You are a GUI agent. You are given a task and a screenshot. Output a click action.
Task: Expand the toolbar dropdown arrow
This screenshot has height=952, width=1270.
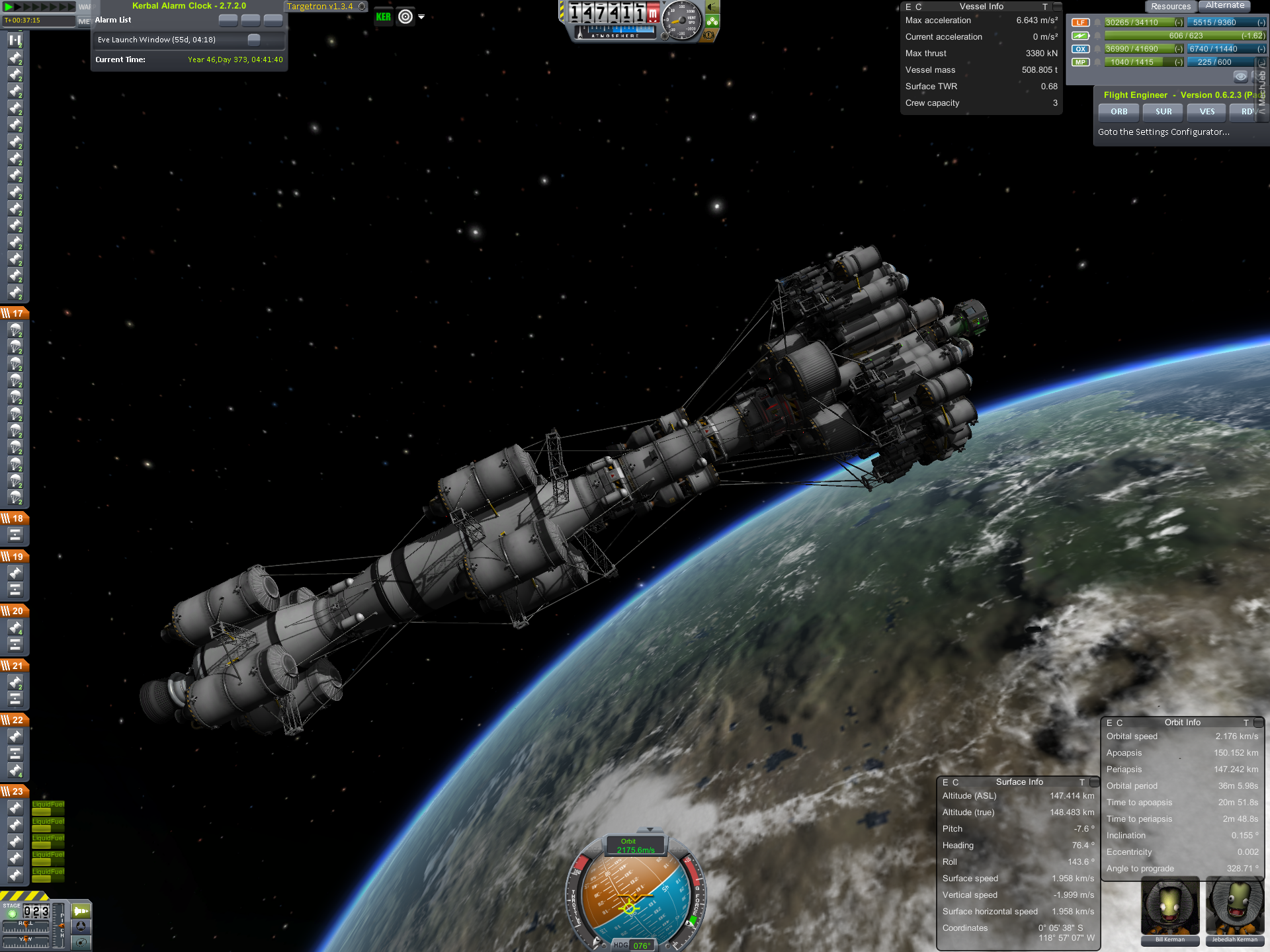click(x=421, y=17)
